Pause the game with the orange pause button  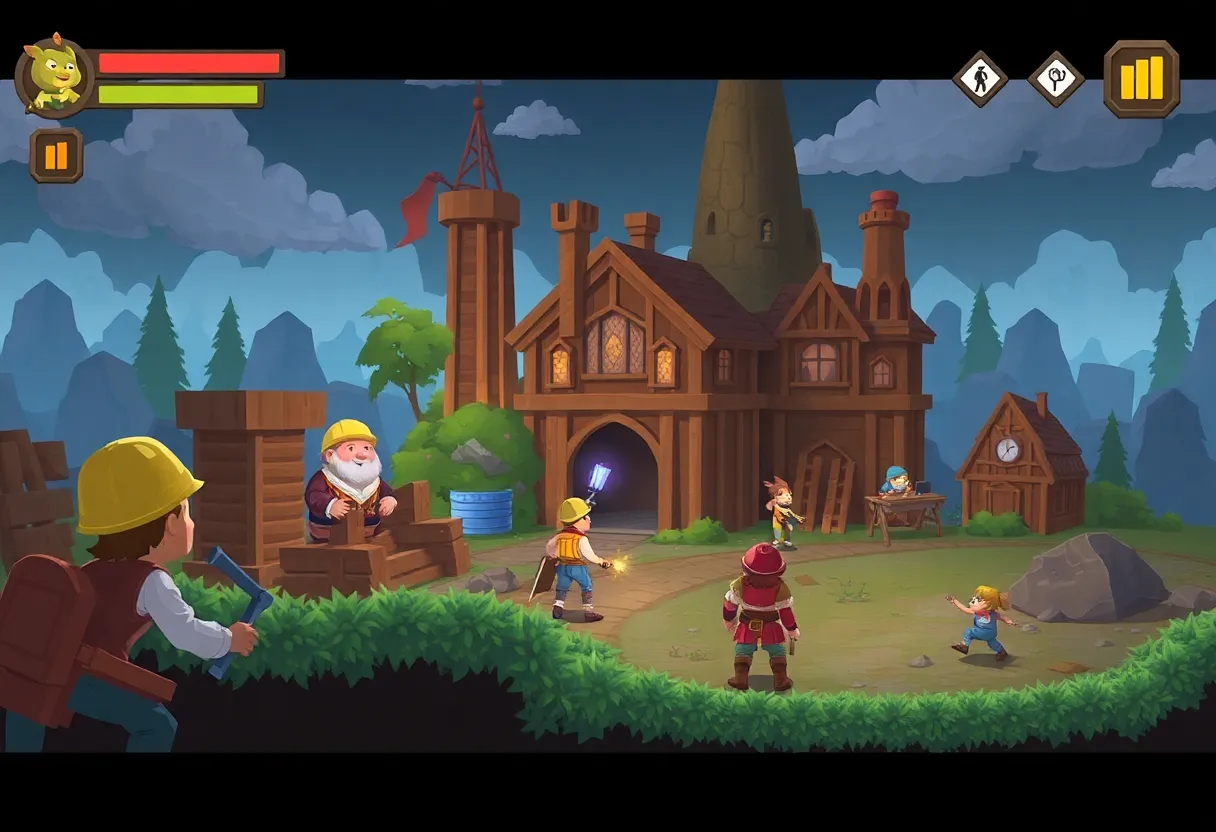coord(56,155)
